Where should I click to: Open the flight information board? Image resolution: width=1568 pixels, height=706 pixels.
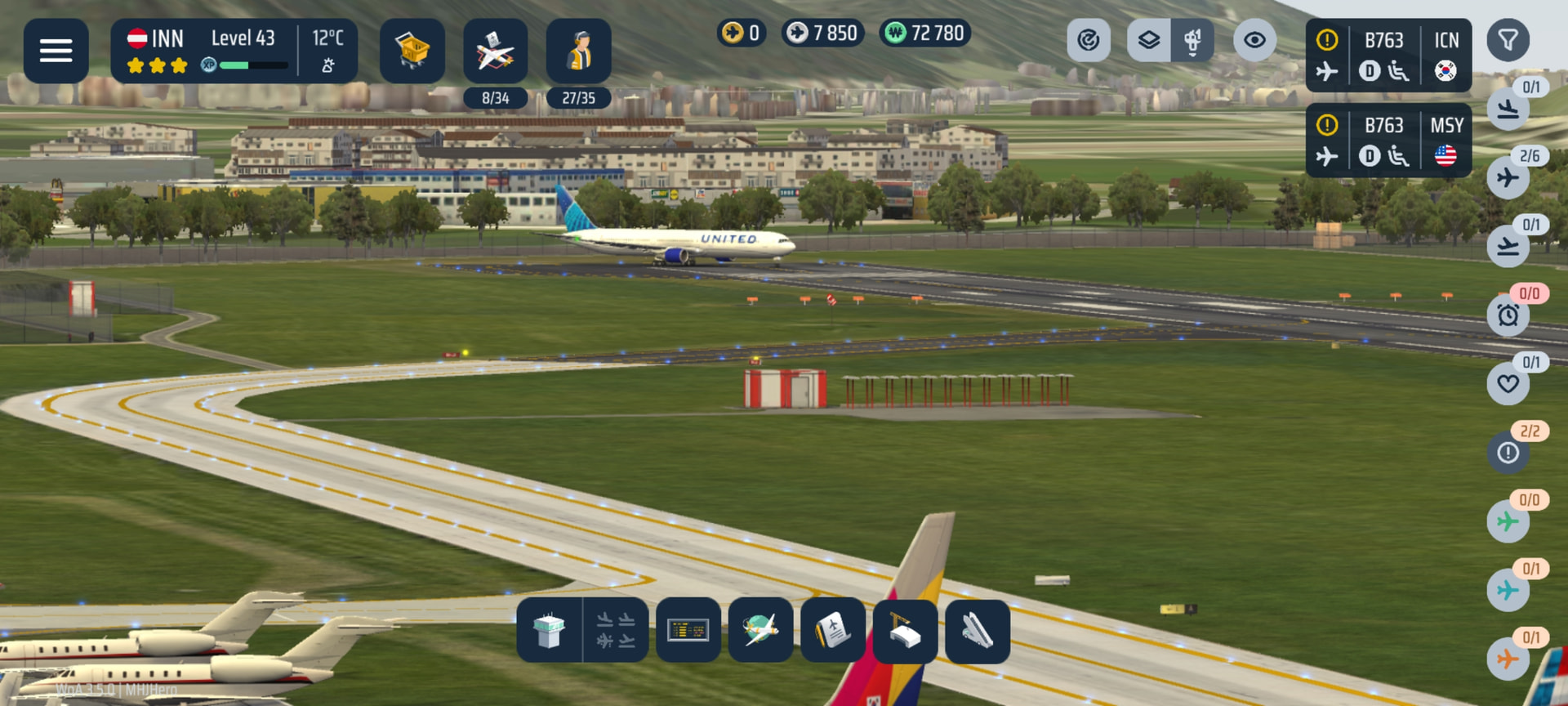[688, 630]
